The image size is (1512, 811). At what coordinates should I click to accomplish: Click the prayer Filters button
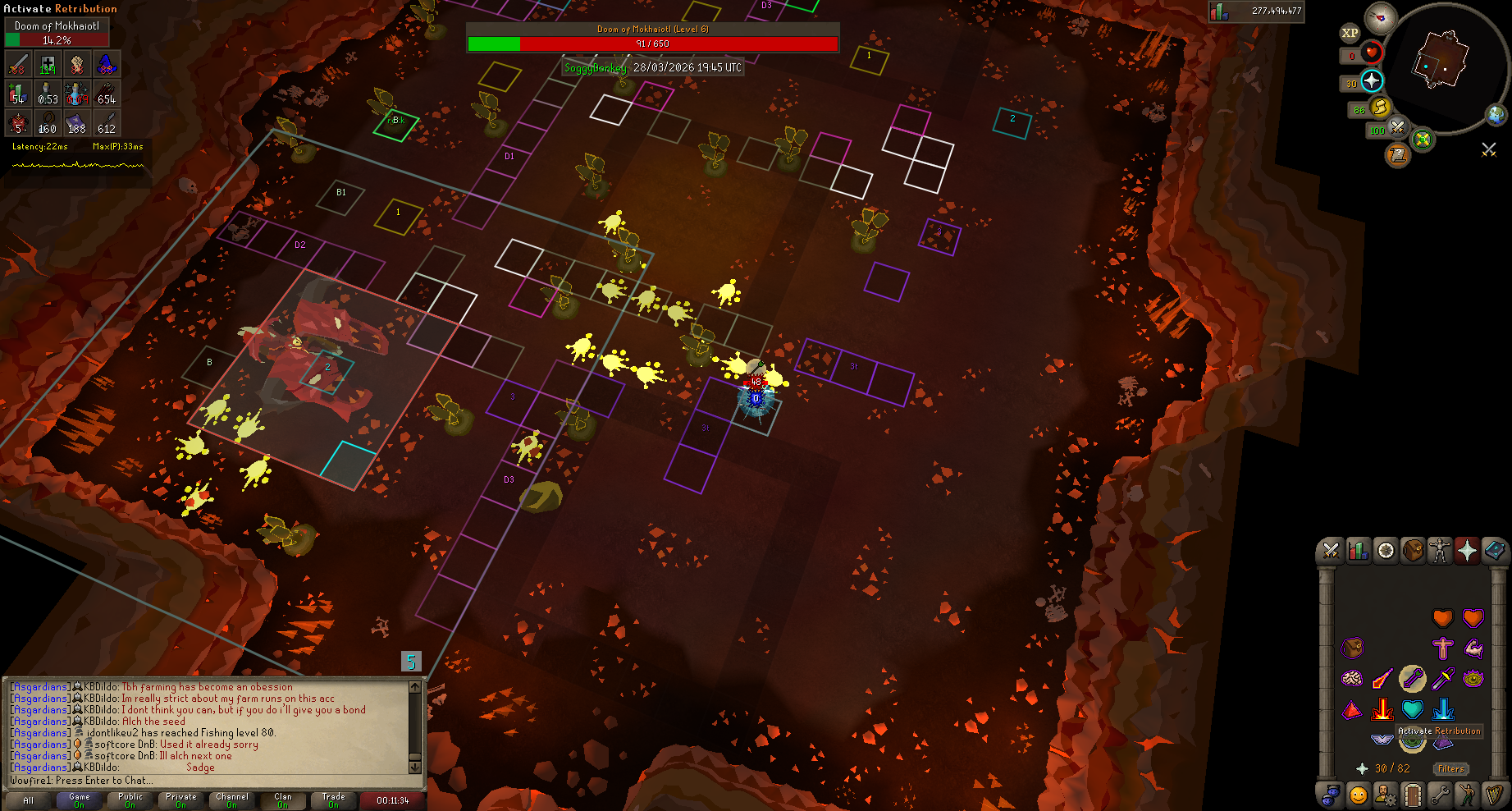pos(1450,769)
